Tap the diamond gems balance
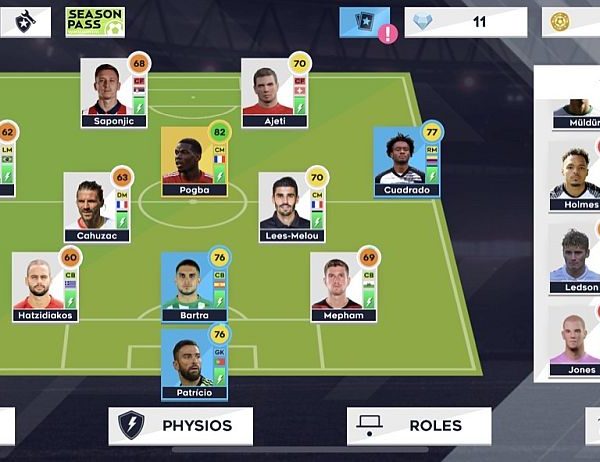The width and height of the screenshot is (600, 462). point(465,21)
